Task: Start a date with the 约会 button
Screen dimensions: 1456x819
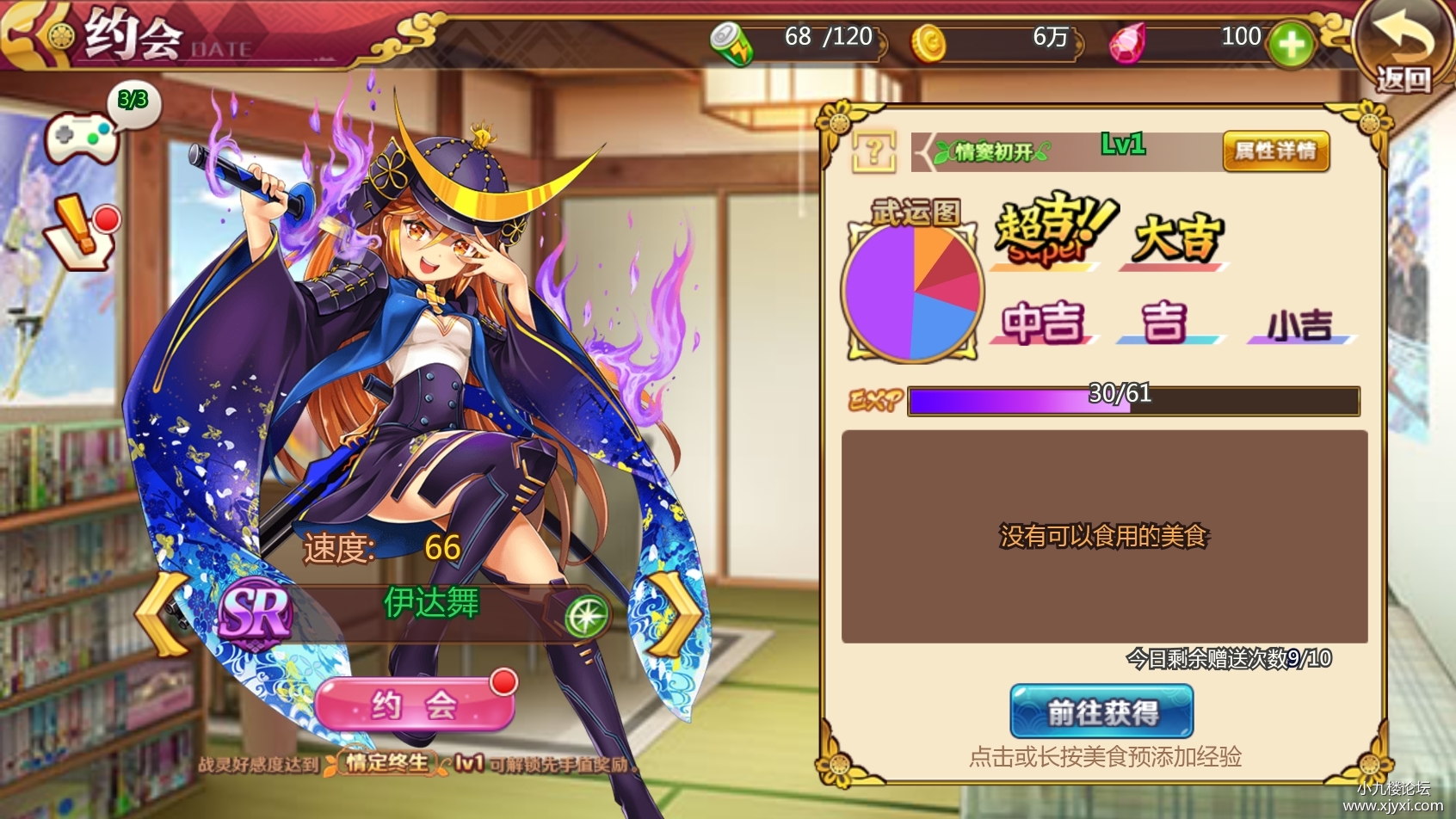Action: coord(414,705)
